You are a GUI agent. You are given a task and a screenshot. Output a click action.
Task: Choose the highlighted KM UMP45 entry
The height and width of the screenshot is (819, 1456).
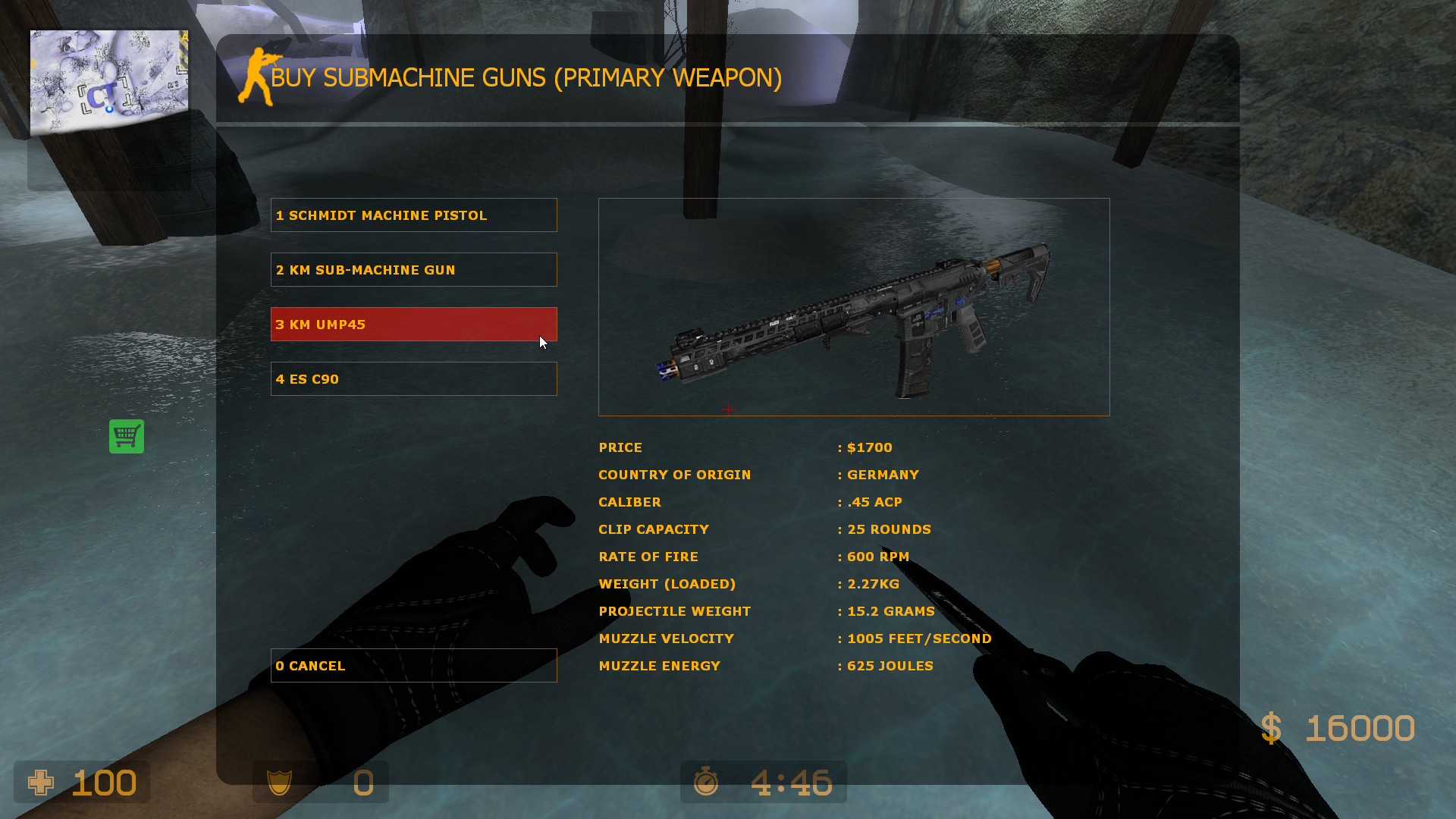coord(414,324)
